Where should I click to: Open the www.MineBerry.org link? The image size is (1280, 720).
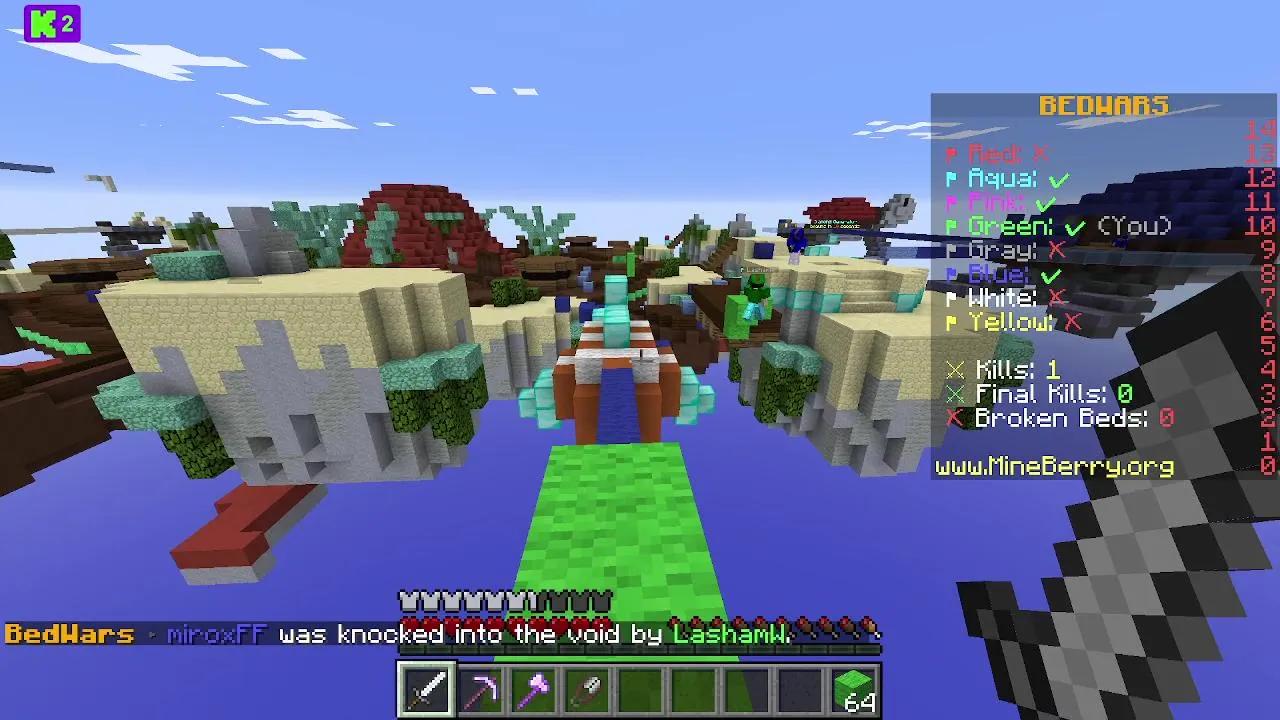1053,466
